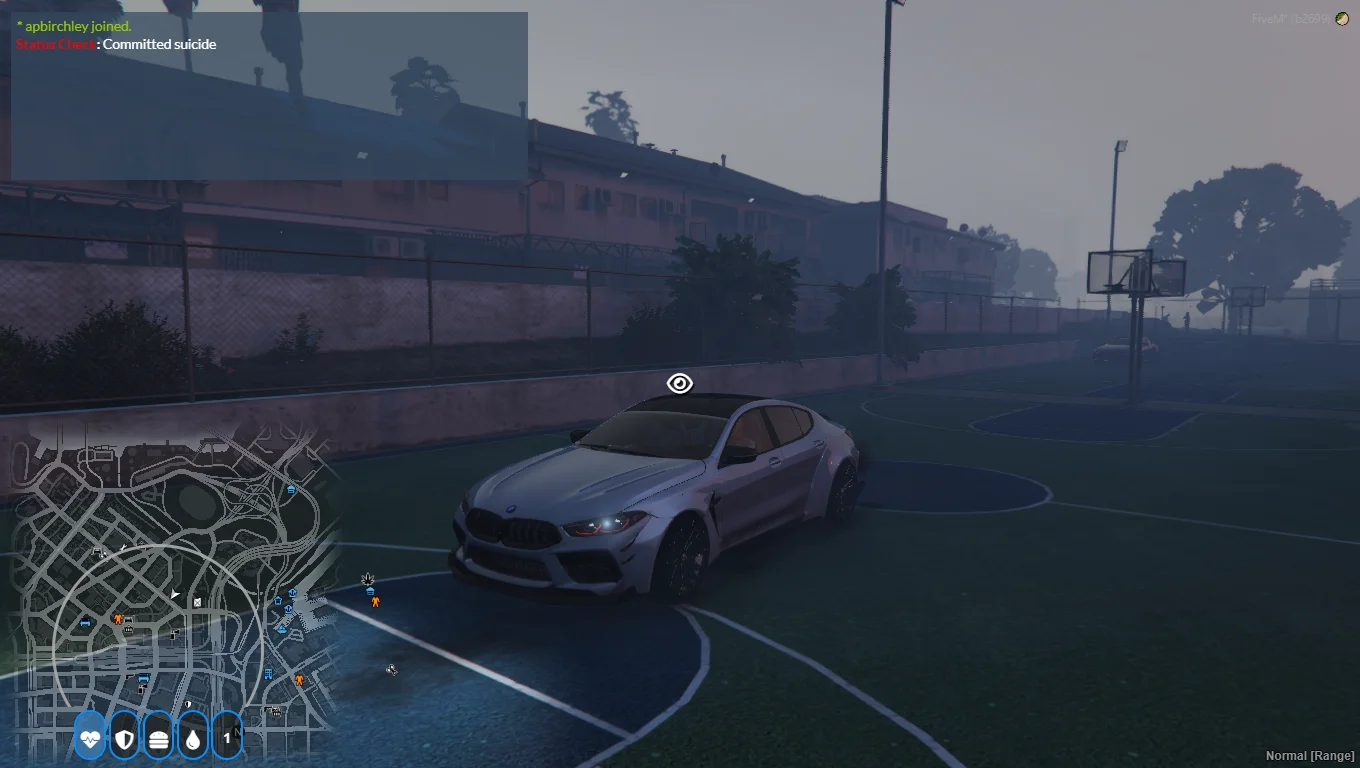Click the chat message box
1360x768 pixels.
(269, 96)
